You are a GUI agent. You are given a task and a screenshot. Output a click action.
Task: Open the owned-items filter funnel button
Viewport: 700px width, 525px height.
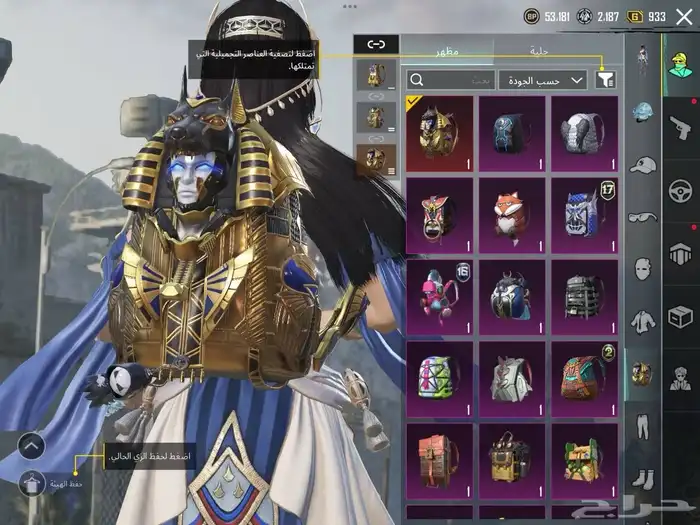[x=605, y=79]
